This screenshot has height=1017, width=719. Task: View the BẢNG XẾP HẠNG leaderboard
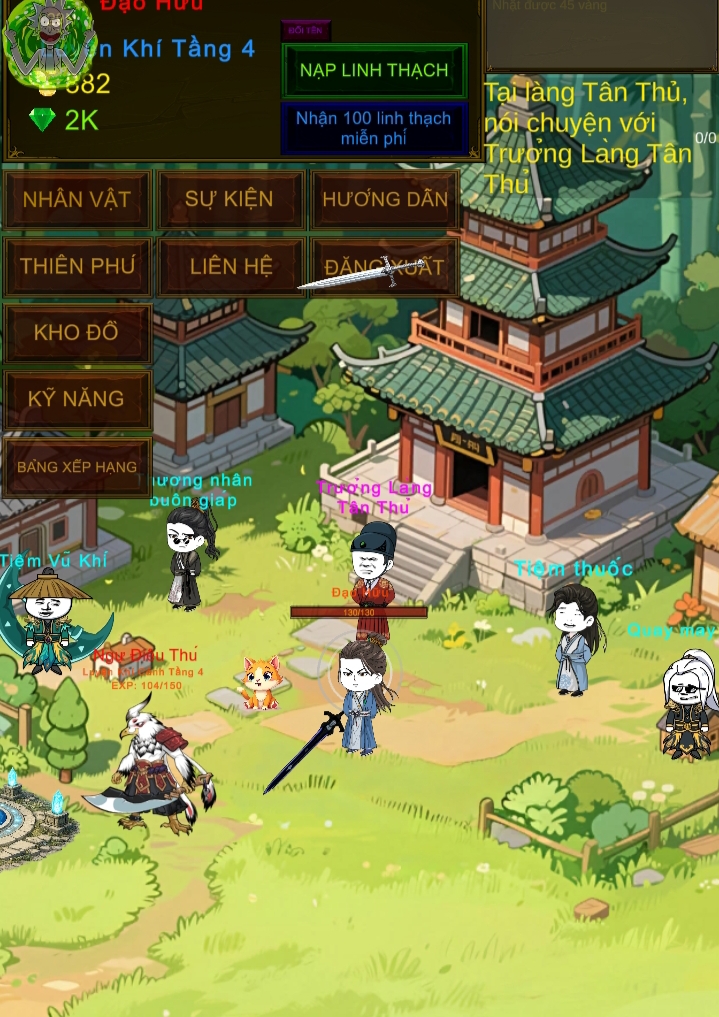pos(77,467)
